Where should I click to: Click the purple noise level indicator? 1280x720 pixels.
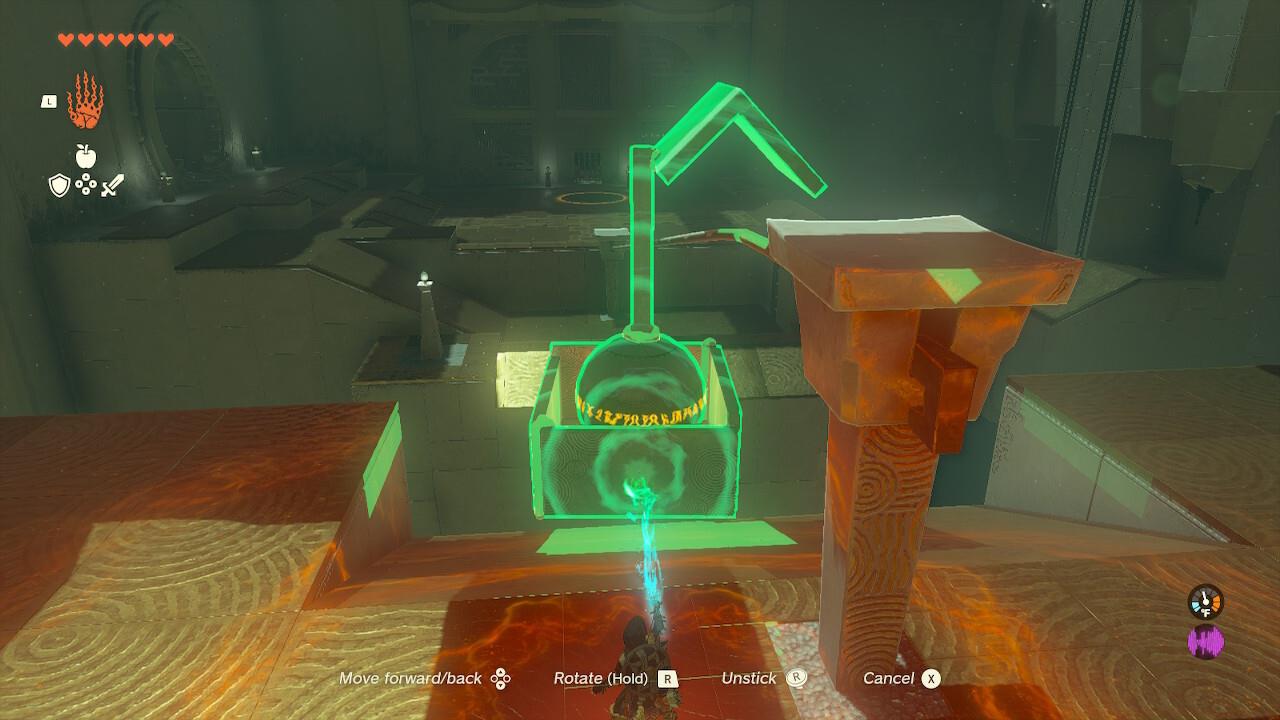[1206, 641]
